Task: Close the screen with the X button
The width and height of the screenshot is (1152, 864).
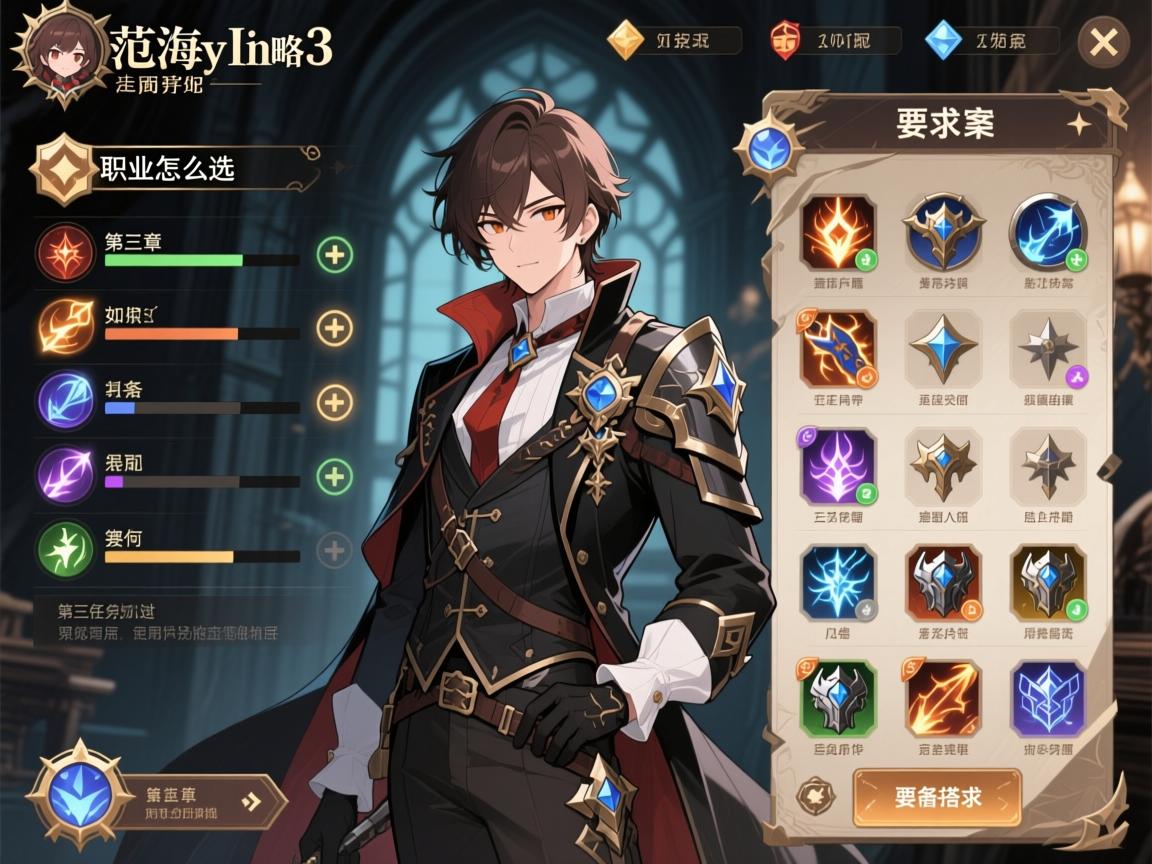Action: (x=1104, y=43)
